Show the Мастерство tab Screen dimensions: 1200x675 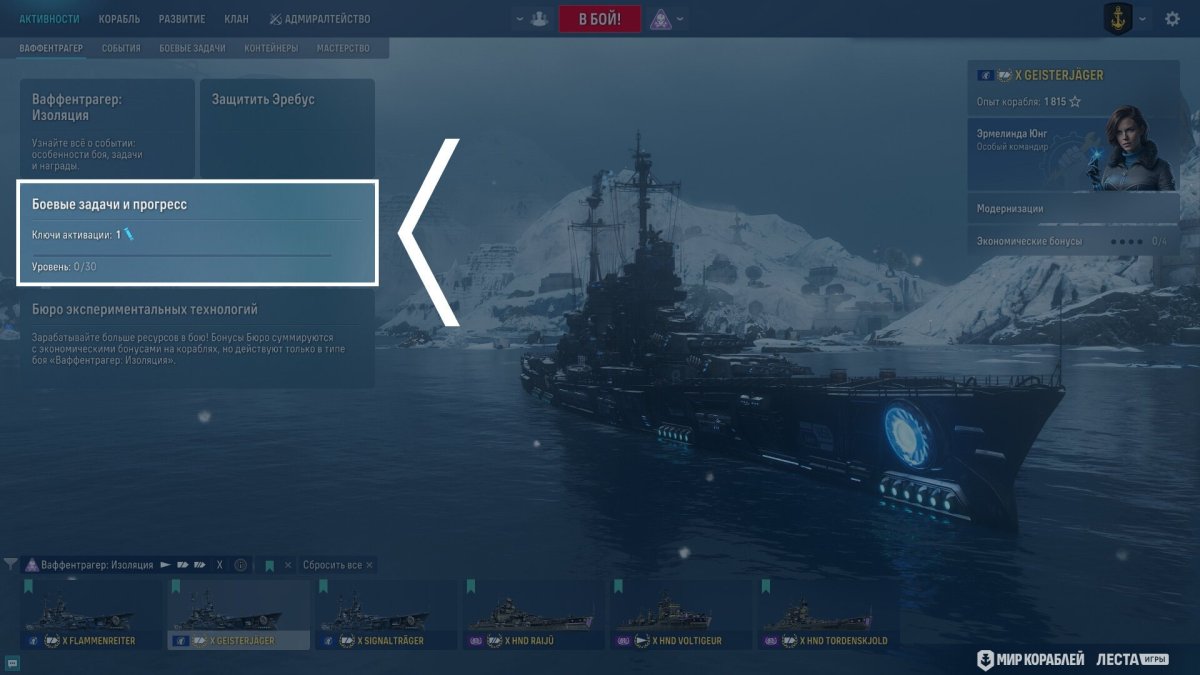[343, 48]
